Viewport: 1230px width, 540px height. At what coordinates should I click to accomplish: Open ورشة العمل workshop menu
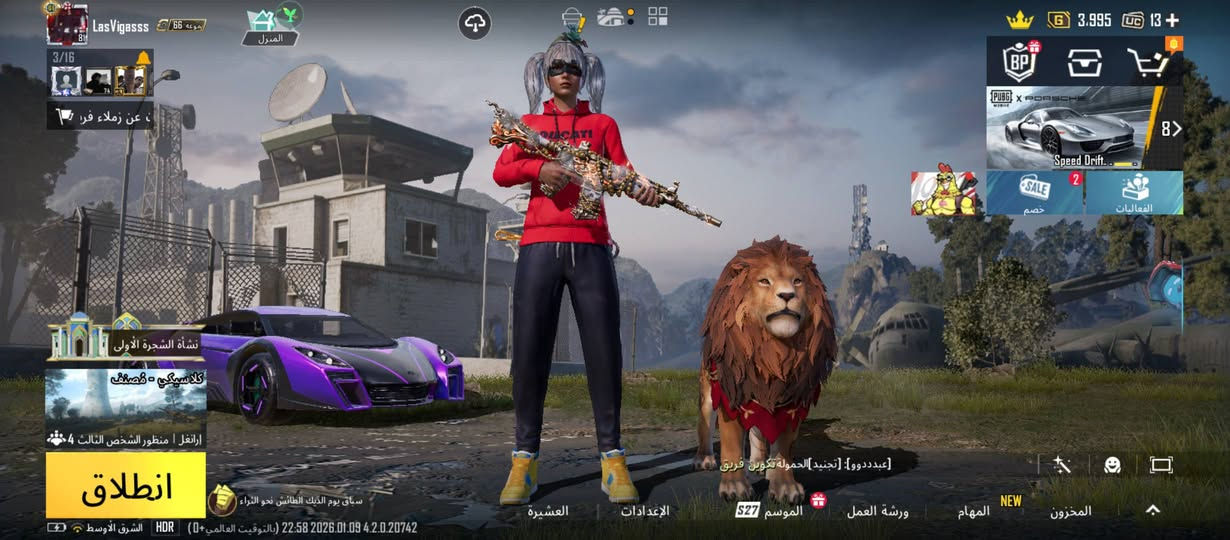[x=877, y=511]
